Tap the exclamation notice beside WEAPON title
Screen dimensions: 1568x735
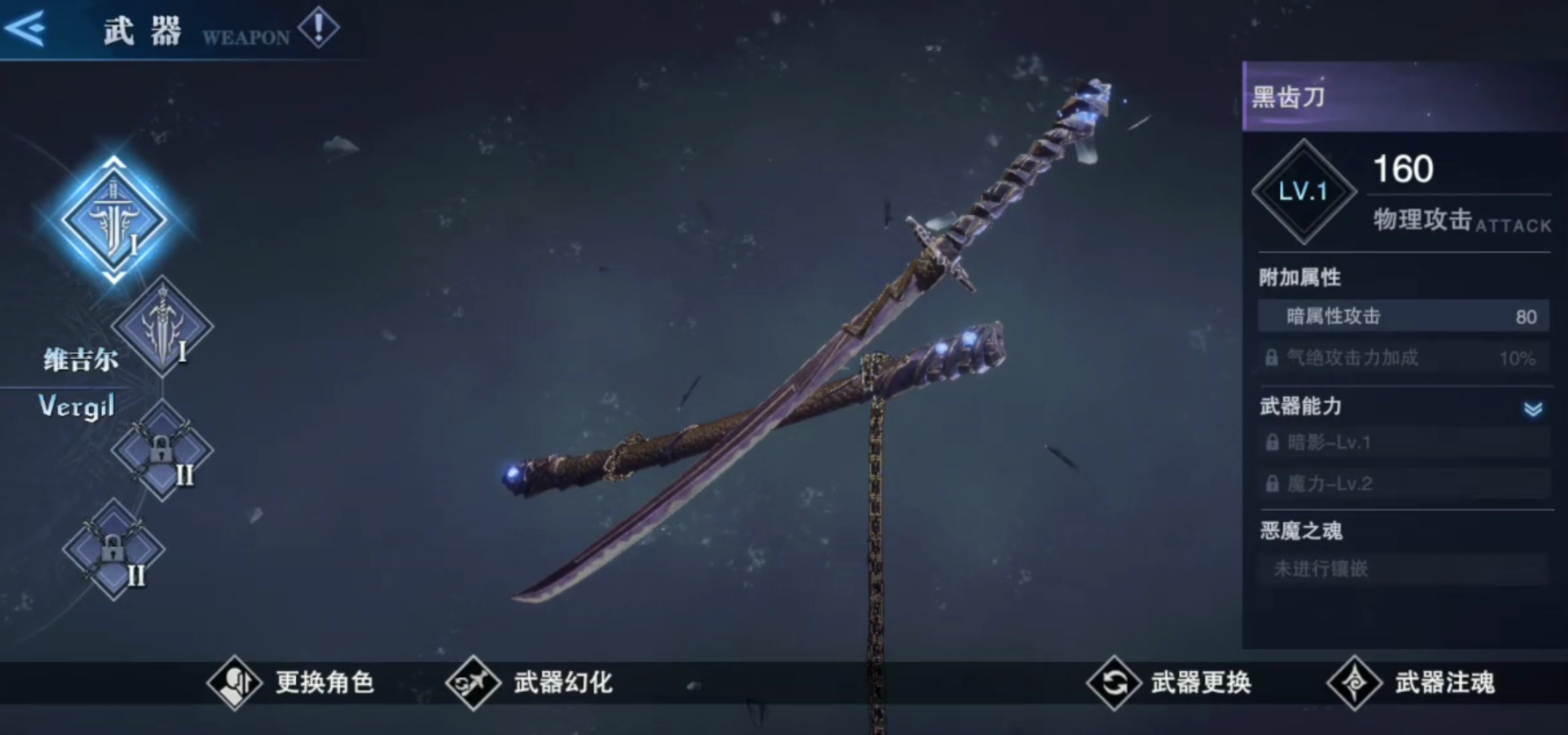click(x=321, y=27)
